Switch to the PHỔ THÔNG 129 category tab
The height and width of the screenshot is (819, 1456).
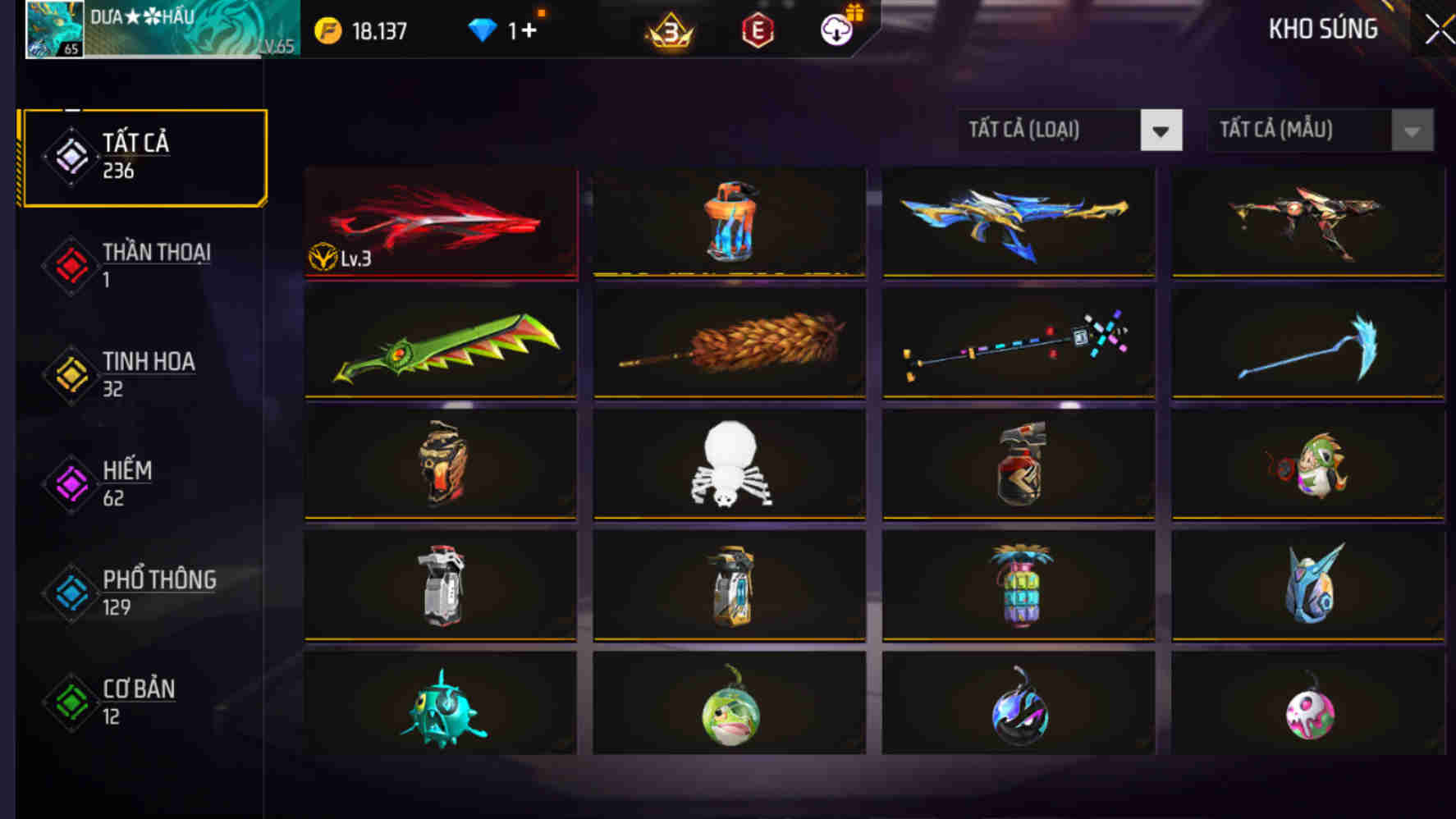coord(156,593)
